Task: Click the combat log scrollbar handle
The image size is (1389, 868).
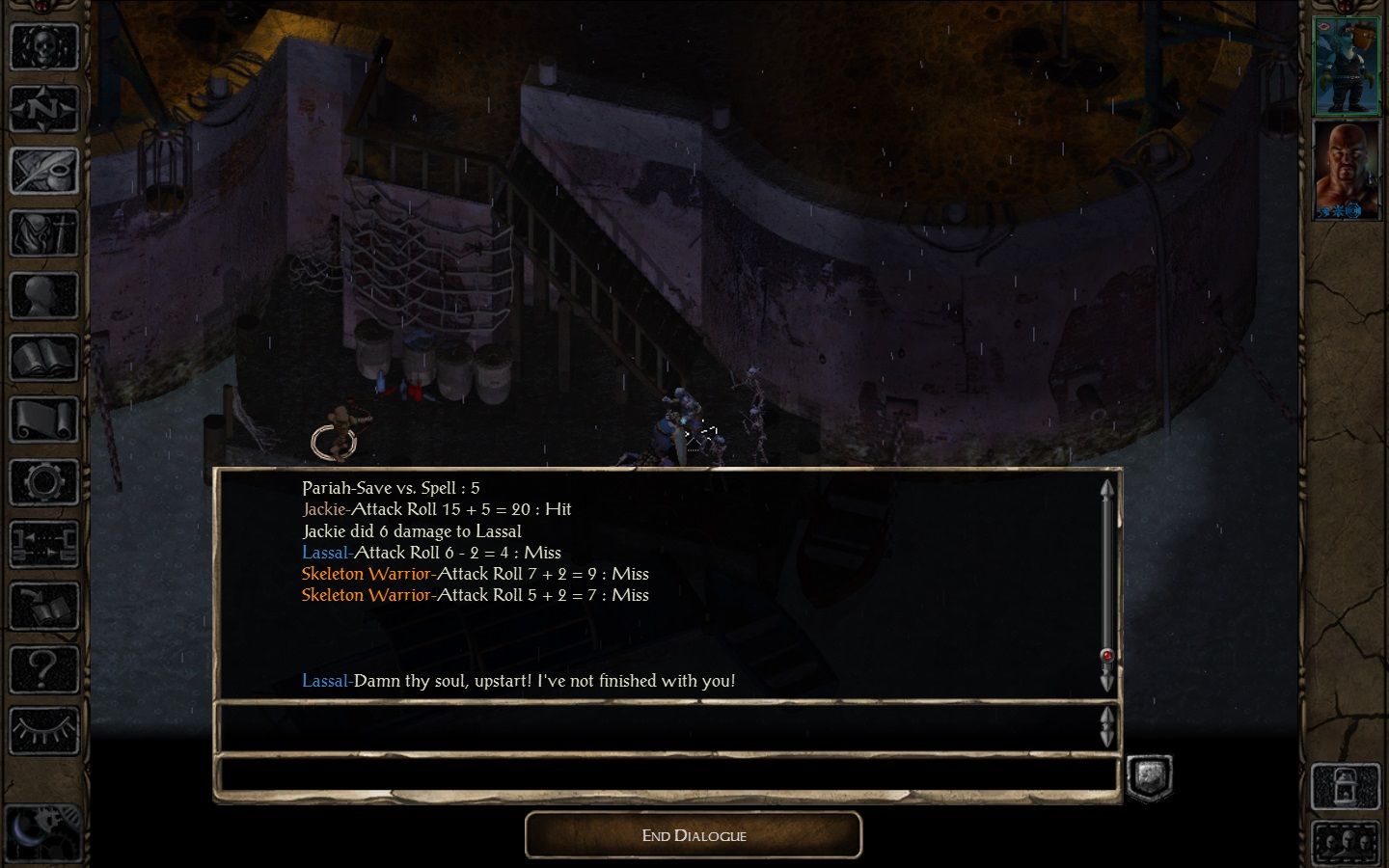Action: [1106, 656]
